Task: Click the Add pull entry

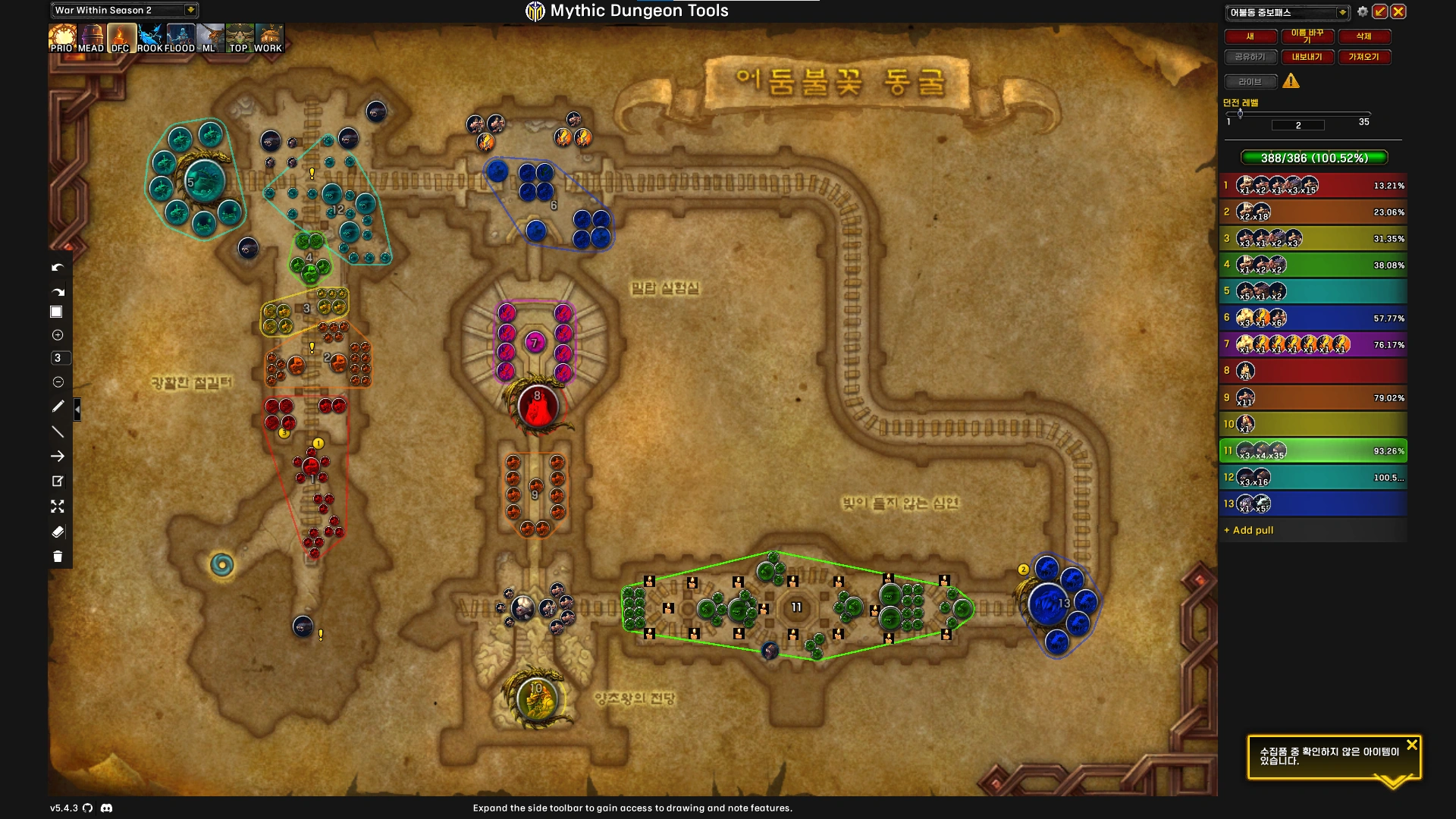Action: point(1253,531)
